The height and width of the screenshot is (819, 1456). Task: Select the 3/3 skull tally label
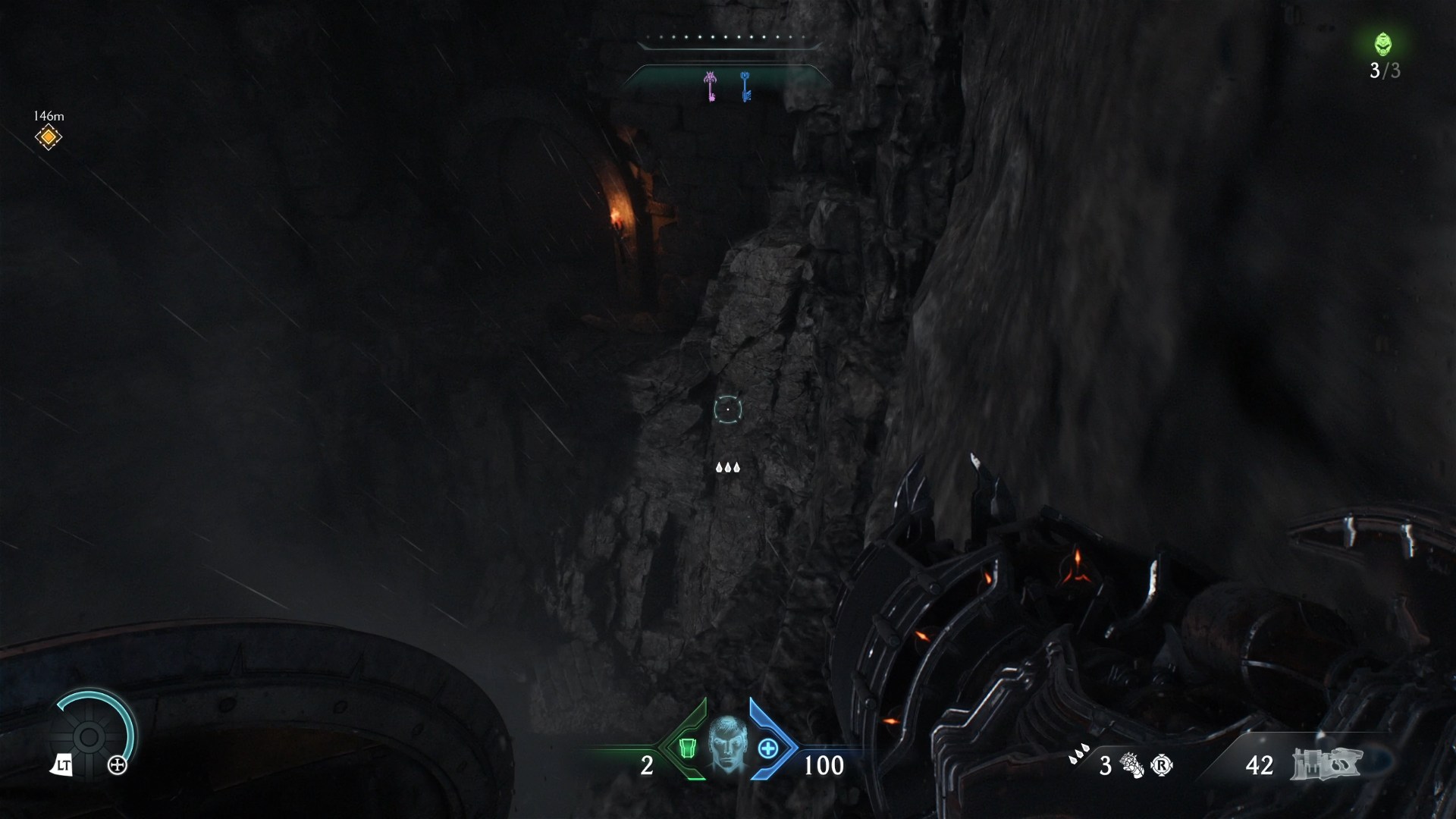(x=1385, y=72)
